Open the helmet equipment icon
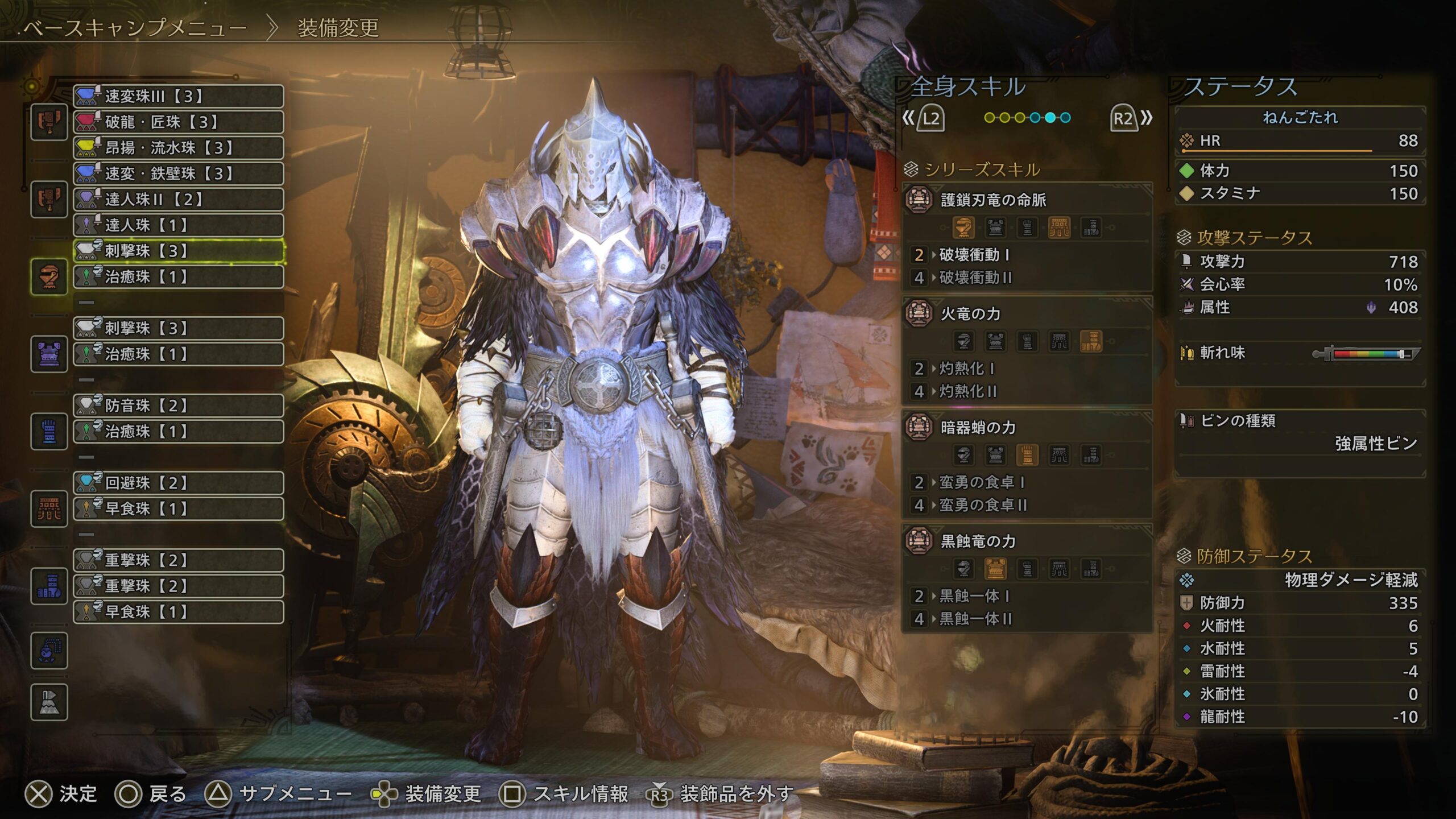The width and height of the screenshot is (1456, 819). pyautogui.click(x=49, y=277)
